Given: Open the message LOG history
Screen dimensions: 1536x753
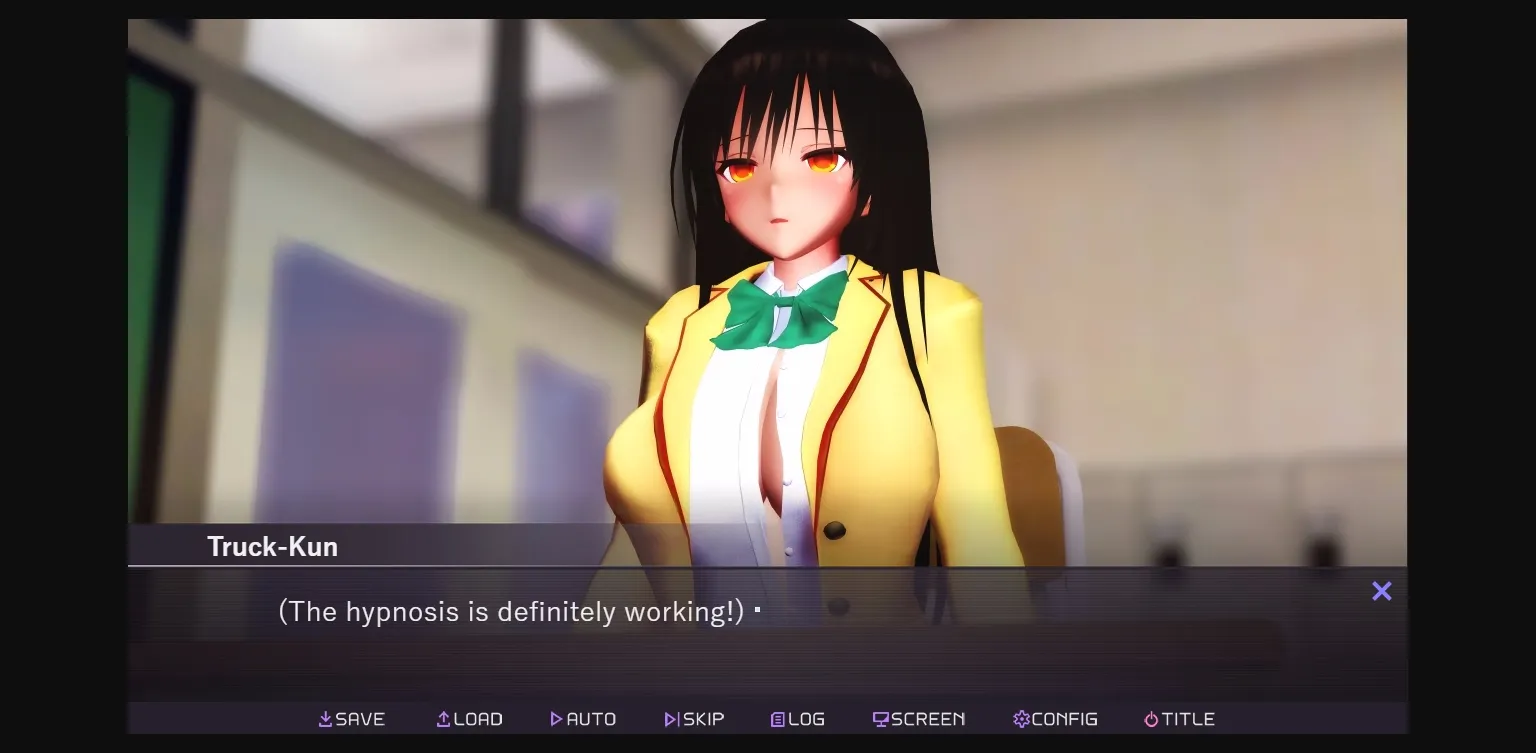Looking at the screenshot, I should [797, 718].
